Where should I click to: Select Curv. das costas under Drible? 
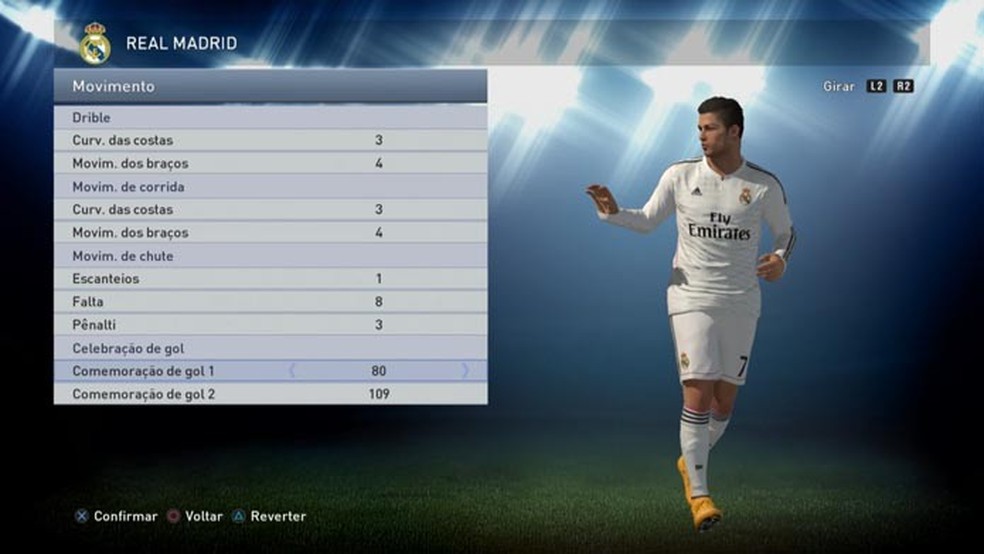tap(270, 141)
